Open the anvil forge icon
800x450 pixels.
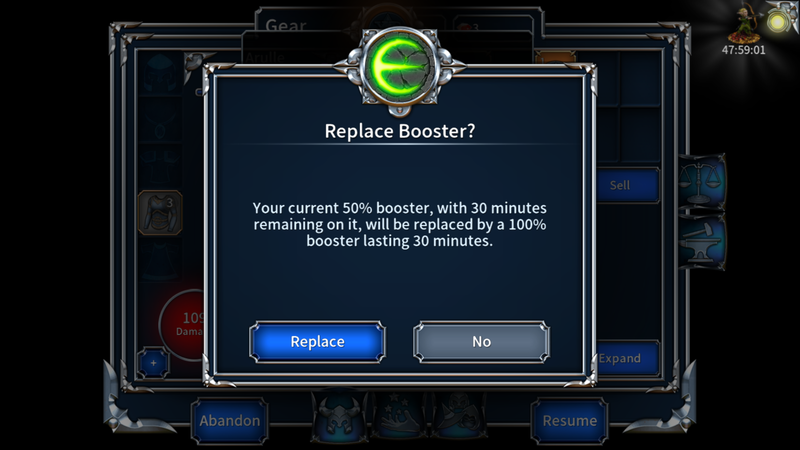[703, 240]
